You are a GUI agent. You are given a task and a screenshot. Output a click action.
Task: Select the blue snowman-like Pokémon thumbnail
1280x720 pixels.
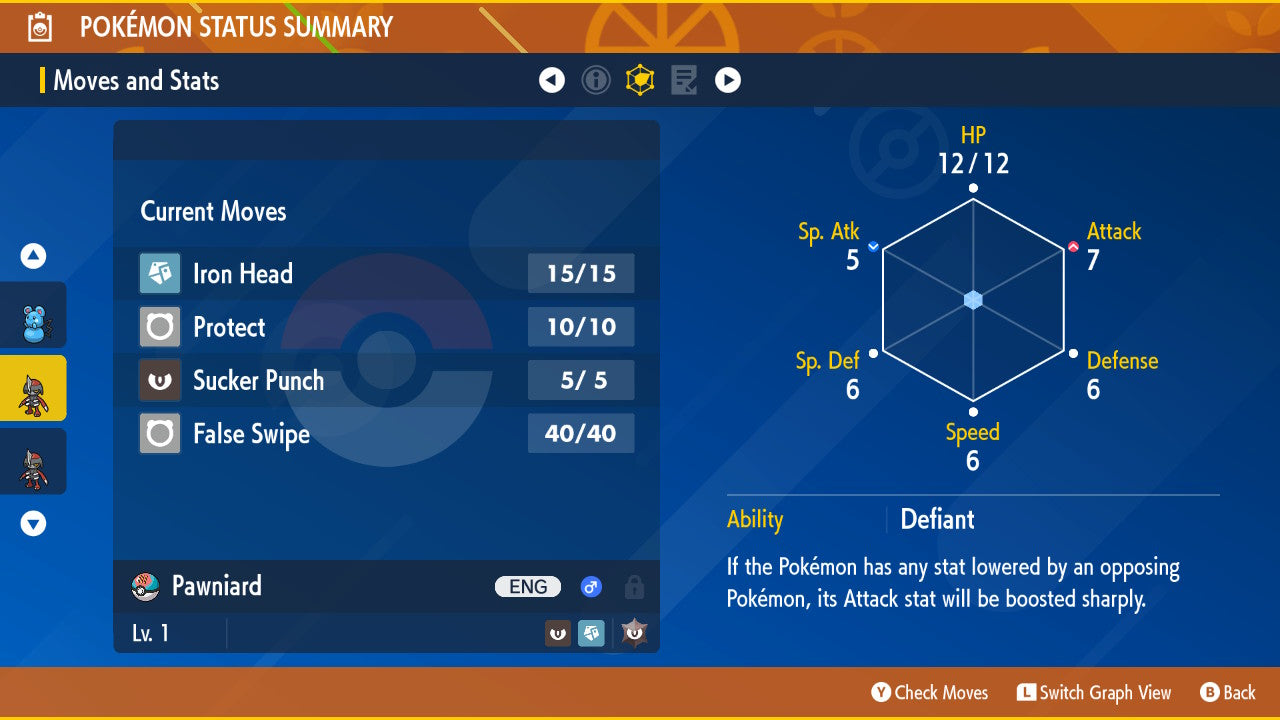(x=33, y=316)
